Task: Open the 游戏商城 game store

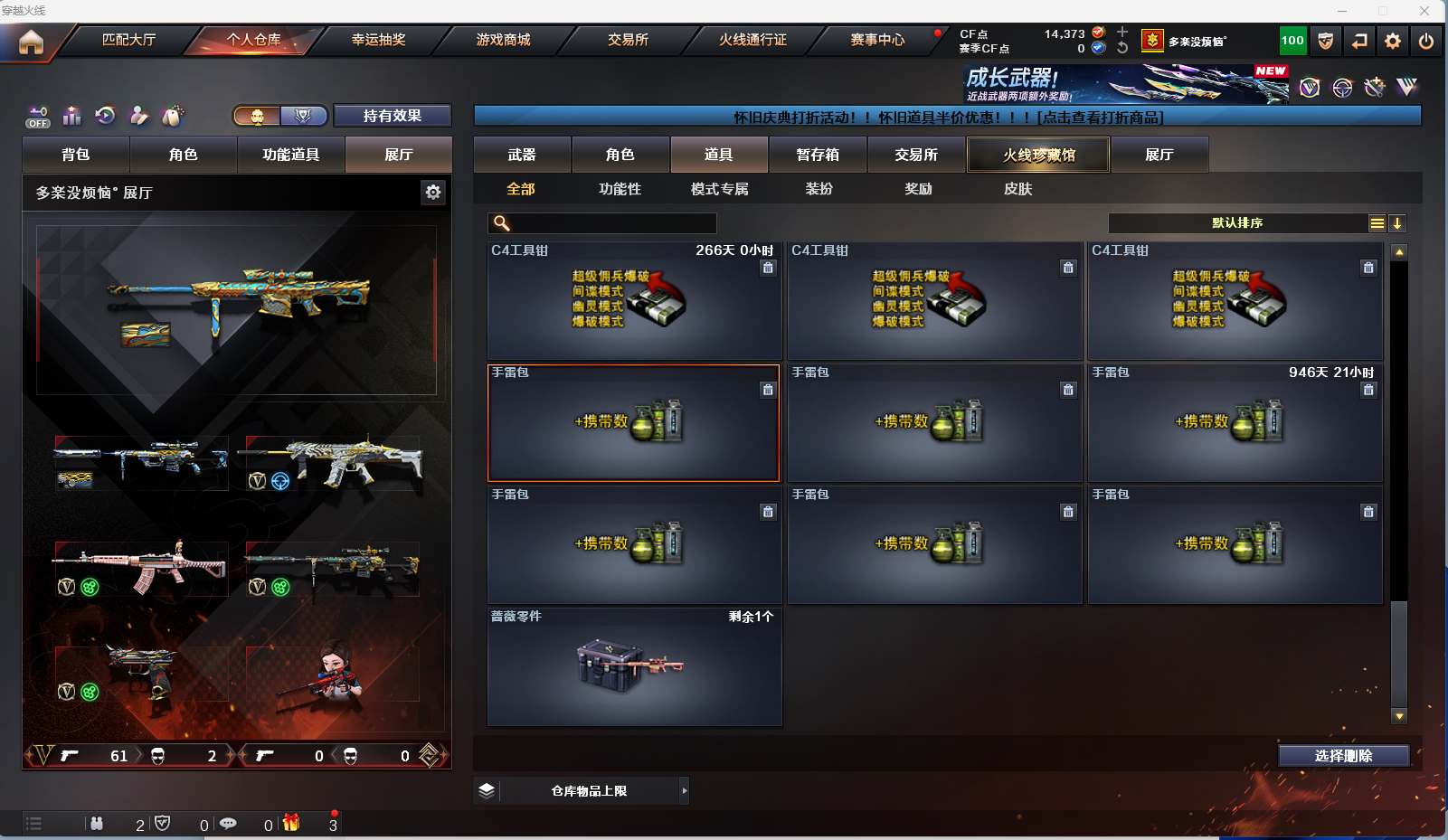Action: point(503,40)
